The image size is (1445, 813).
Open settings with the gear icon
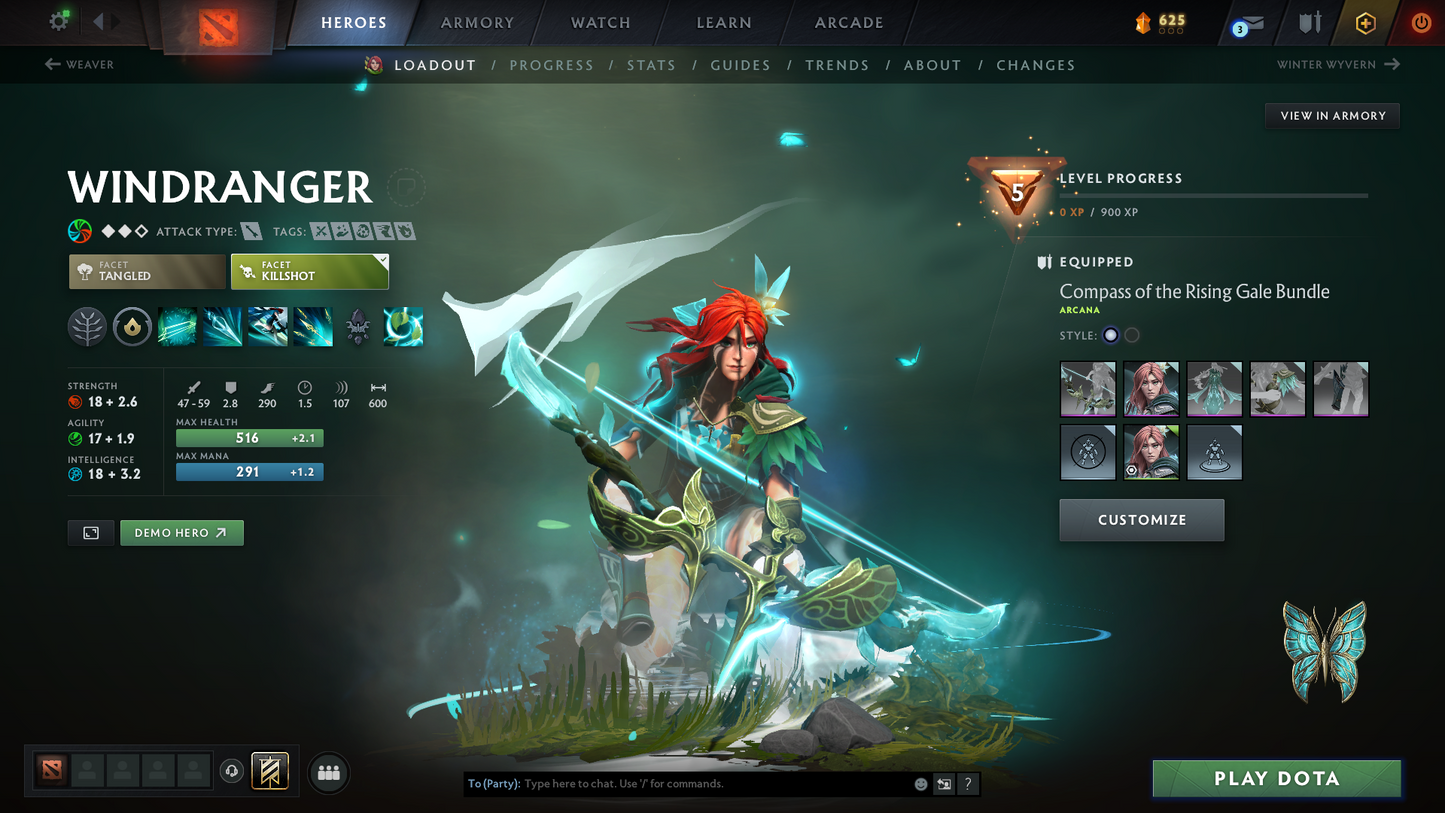pyautogui.click(x=59, y=21)
